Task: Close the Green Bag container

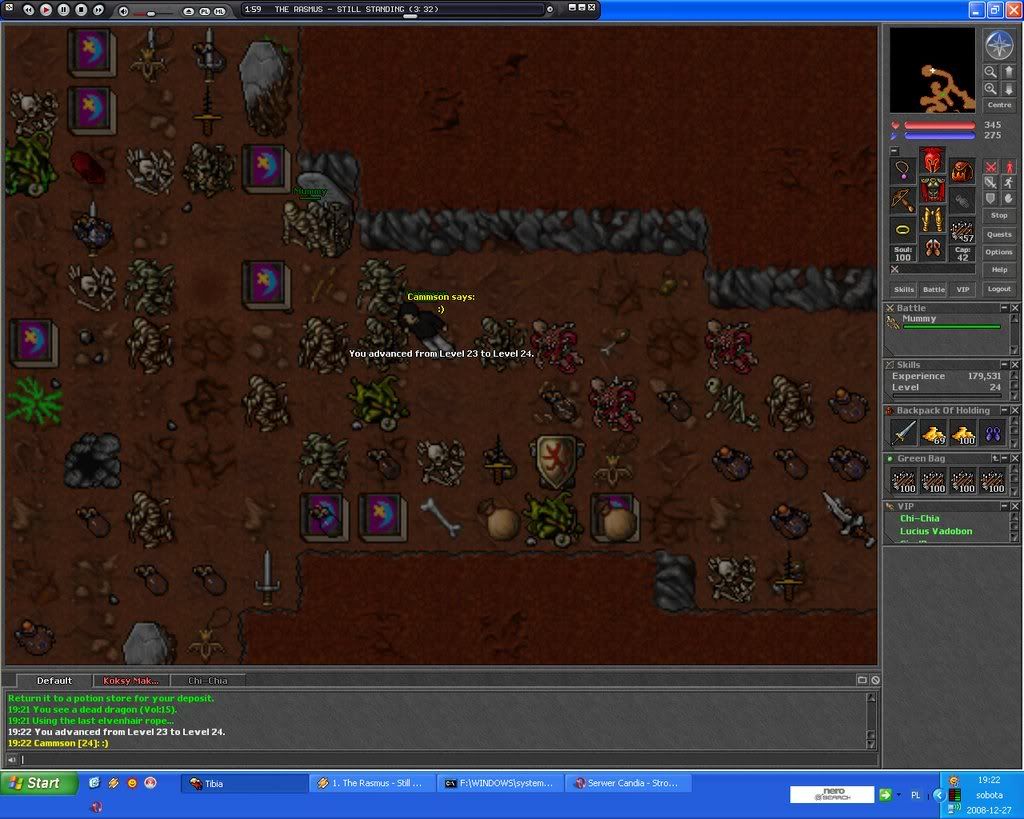Action: 1015,458
